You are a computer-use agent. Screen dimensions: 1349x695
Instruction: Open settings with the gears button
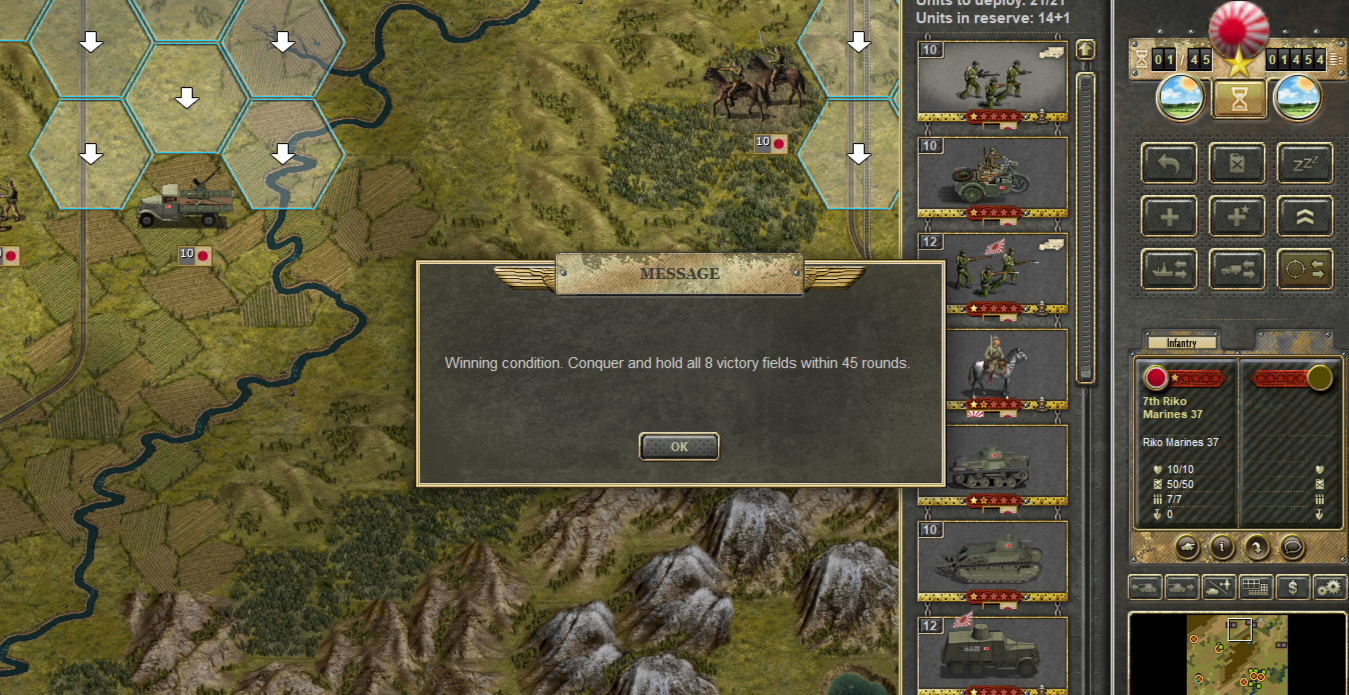(x=1329, y=587)
